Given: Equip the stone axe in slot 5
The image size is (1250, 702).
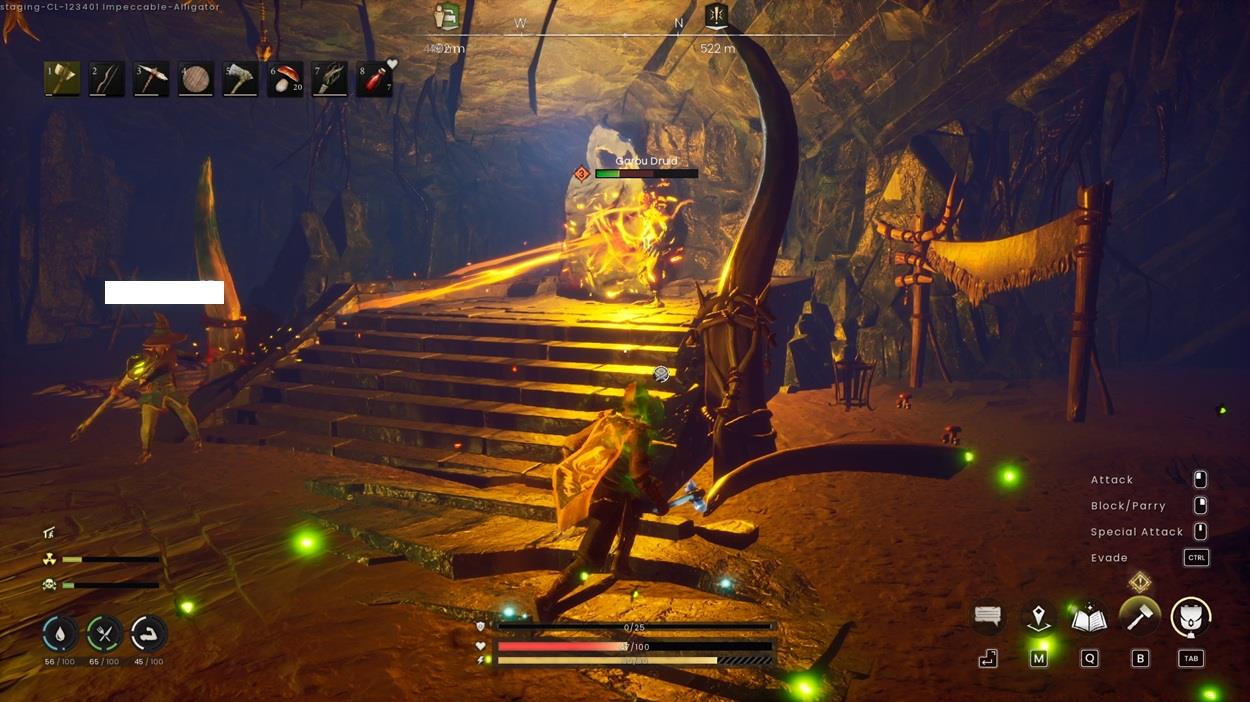Looking at the screenshot, I should tap(241, 79).
